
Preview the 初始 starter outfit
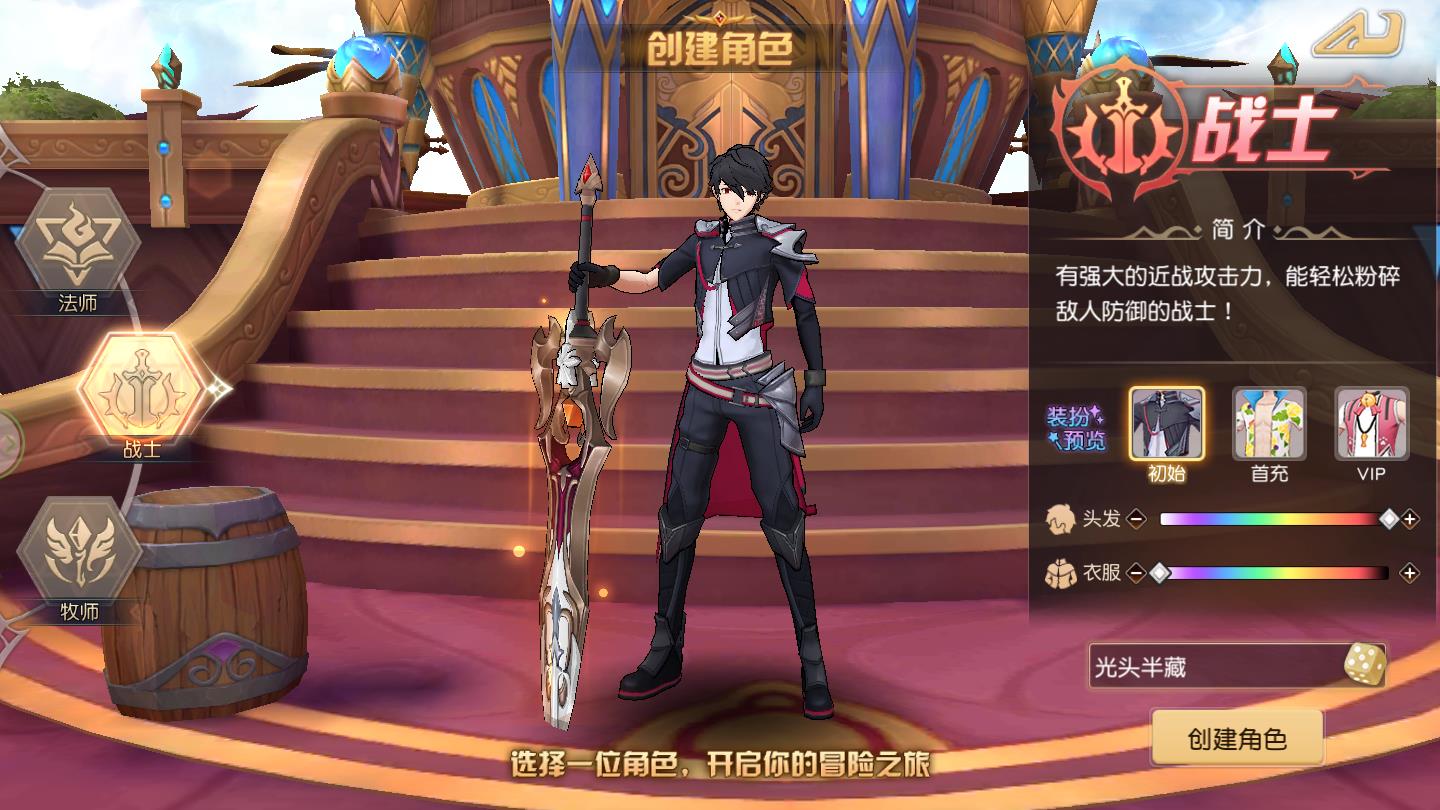(x=1167, y=424)
